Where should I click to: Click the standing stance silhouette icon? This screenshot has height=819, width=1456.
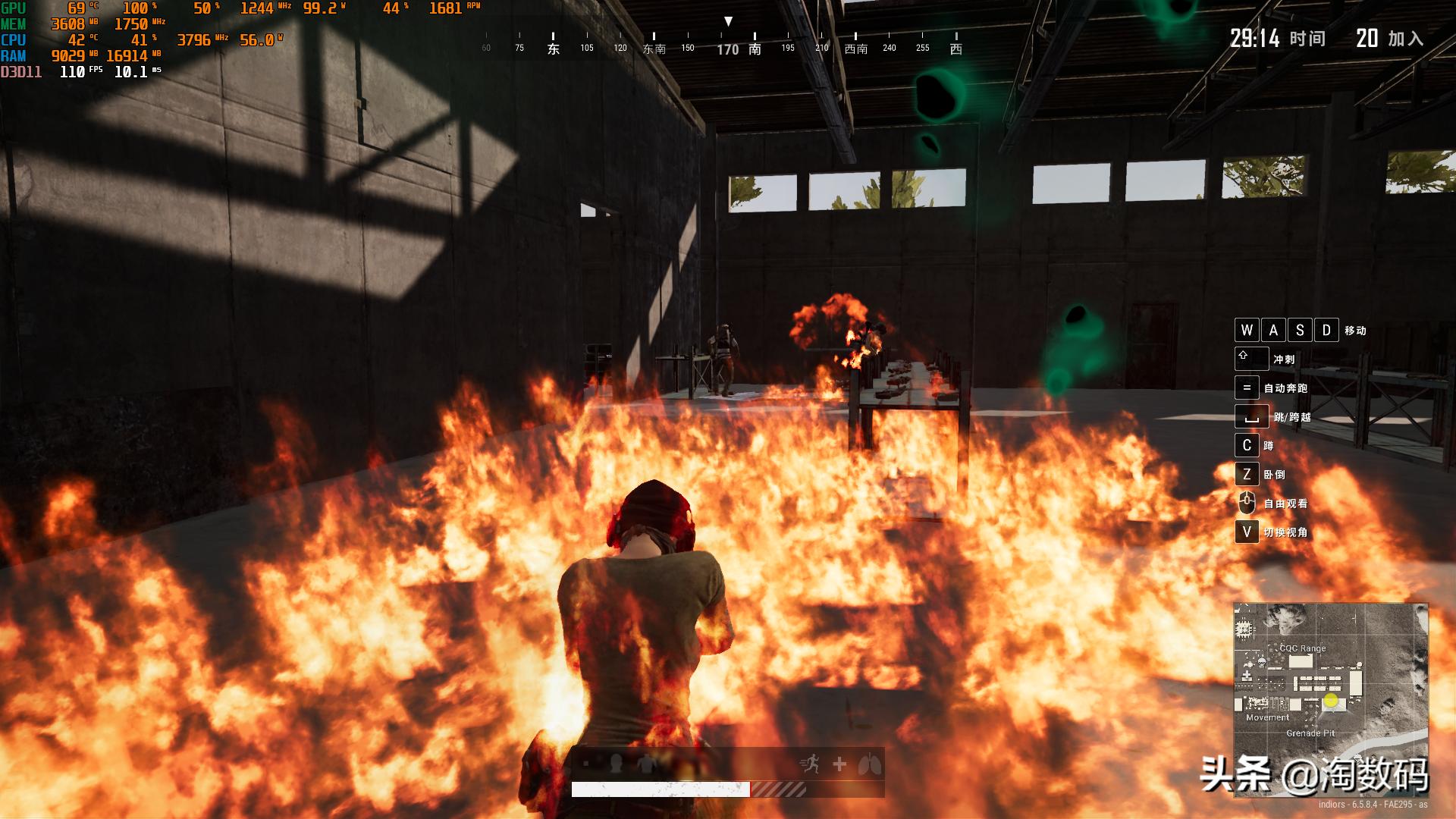click(616, 764)
